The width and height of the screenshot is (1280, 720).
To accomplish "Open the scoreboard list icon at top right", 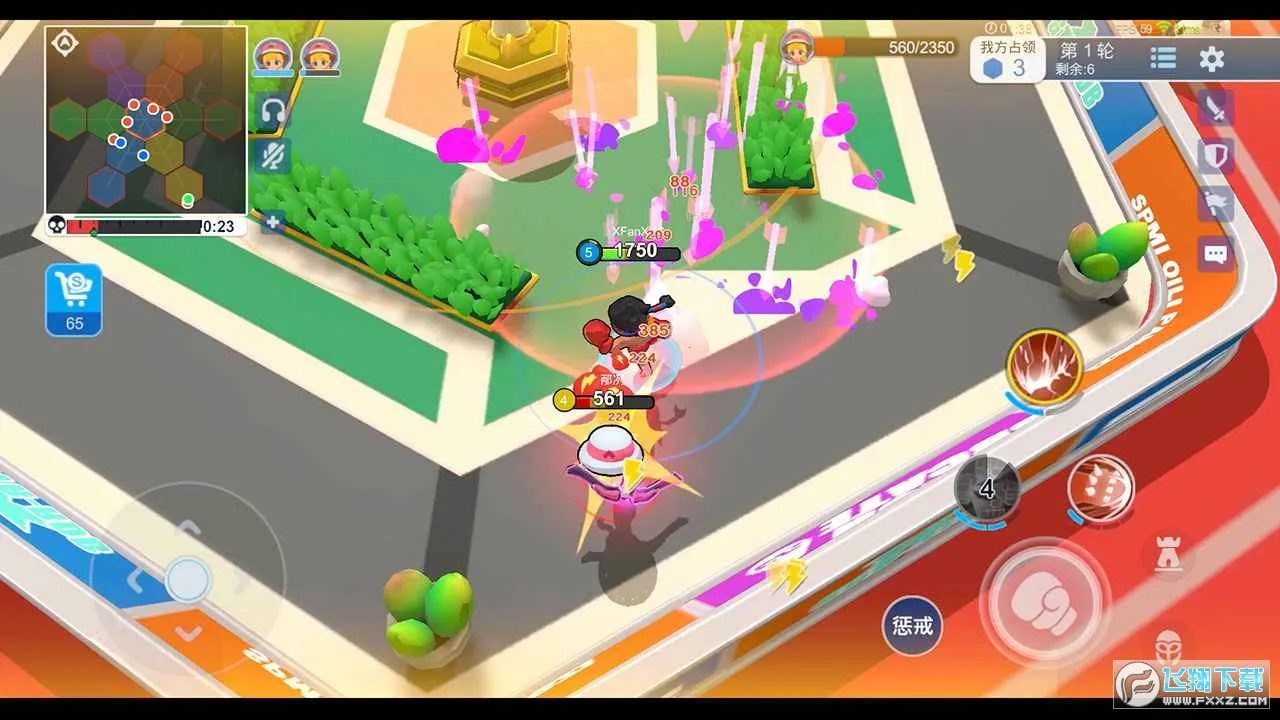I will 1162,58.
